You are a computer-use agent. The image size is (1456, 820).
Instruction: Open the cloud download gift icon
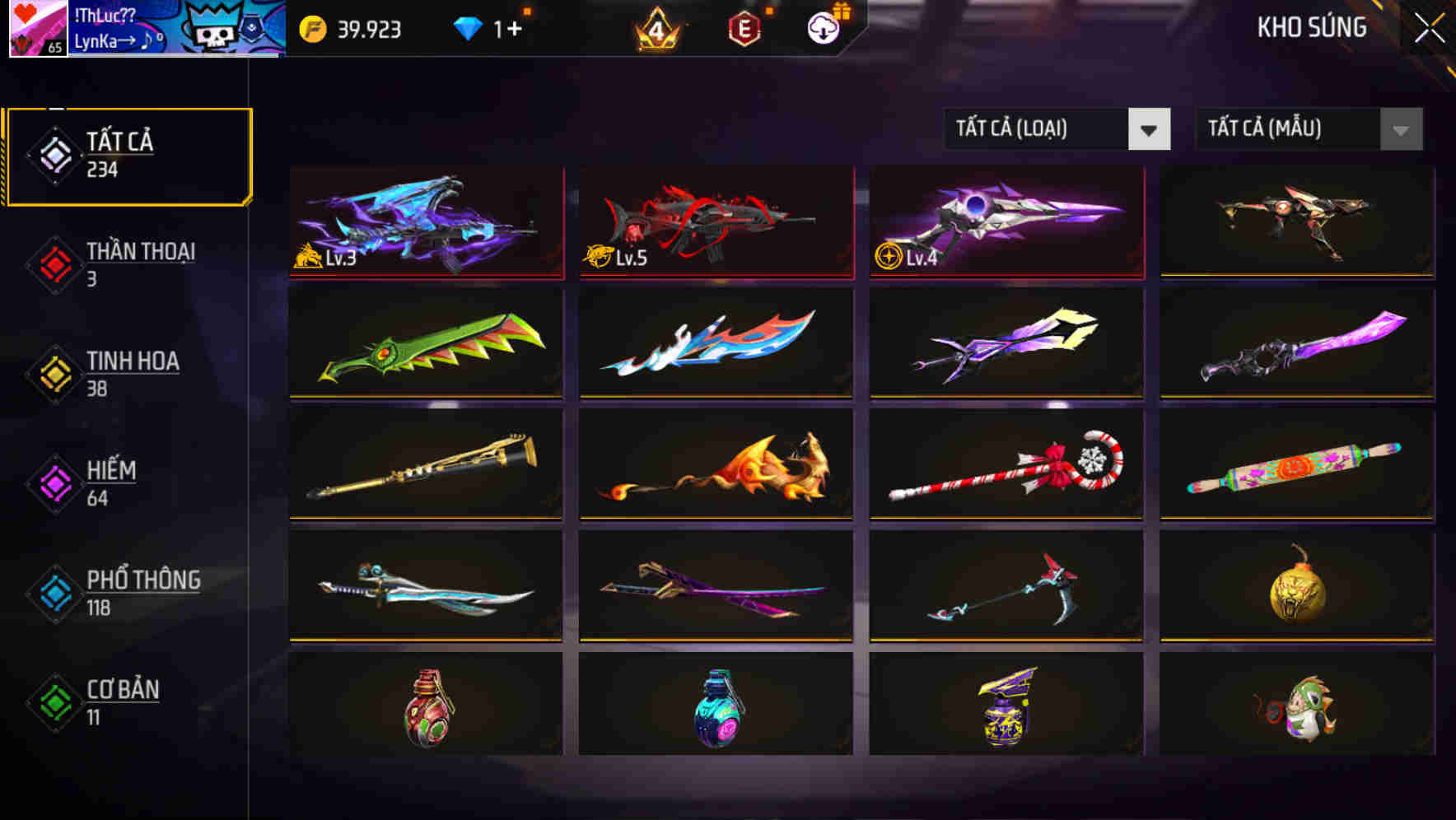point(823,30)
